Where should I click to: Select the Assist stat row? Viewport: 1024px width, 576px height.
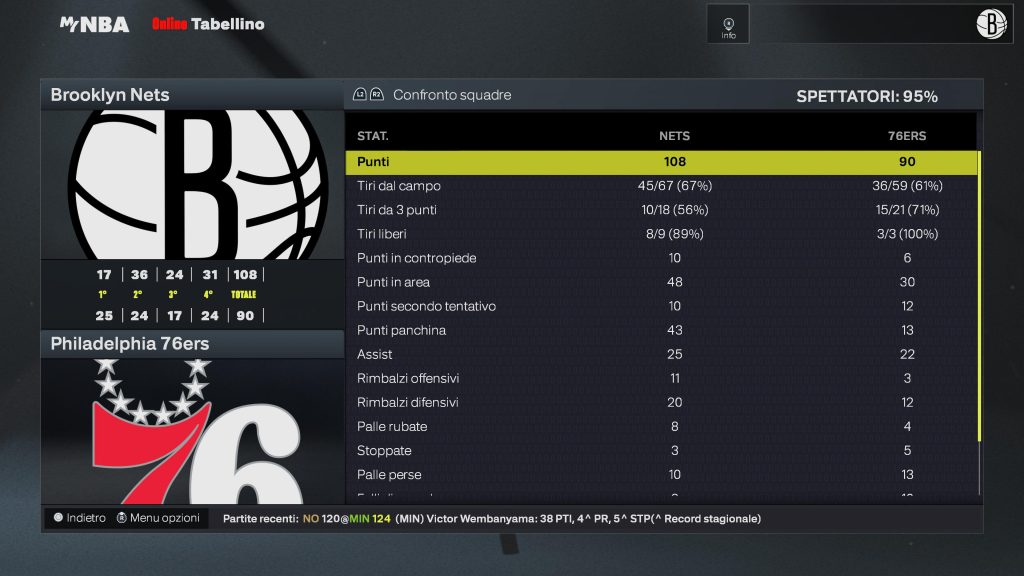(x=660, y=354)
